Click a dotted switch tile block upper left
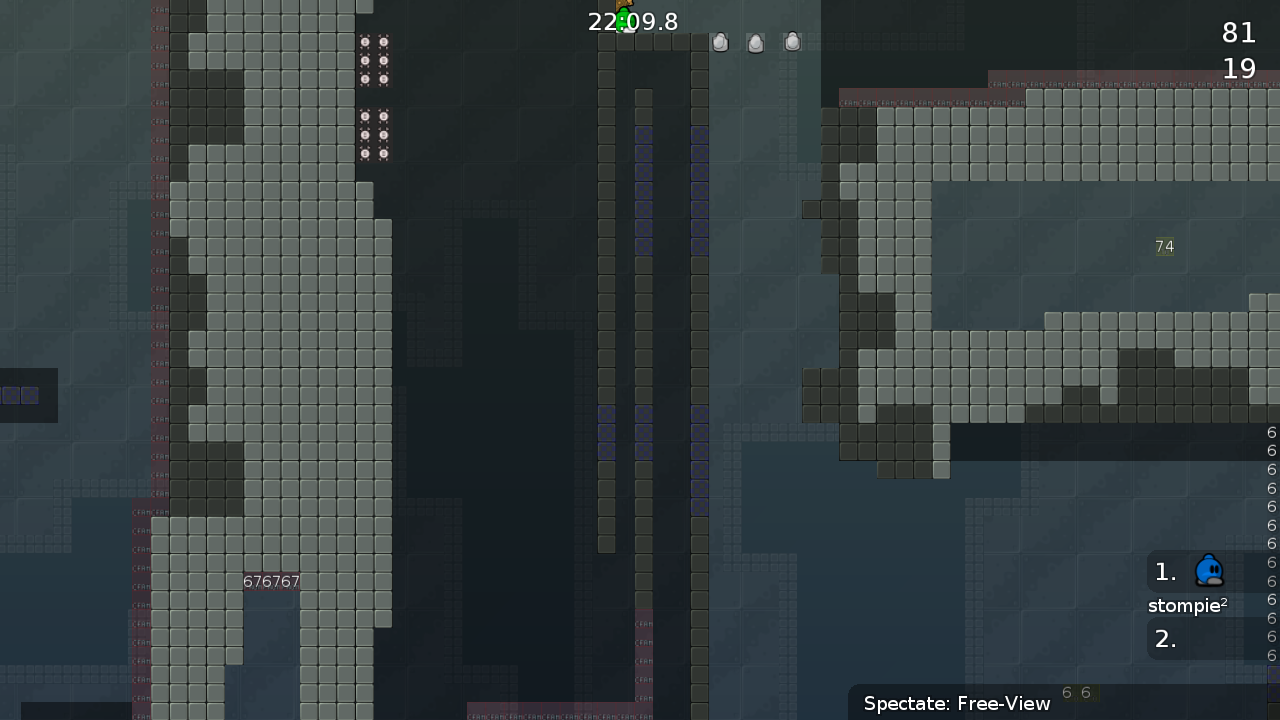1280x720 pixels. pyautogui.click(x=374, y=62)
